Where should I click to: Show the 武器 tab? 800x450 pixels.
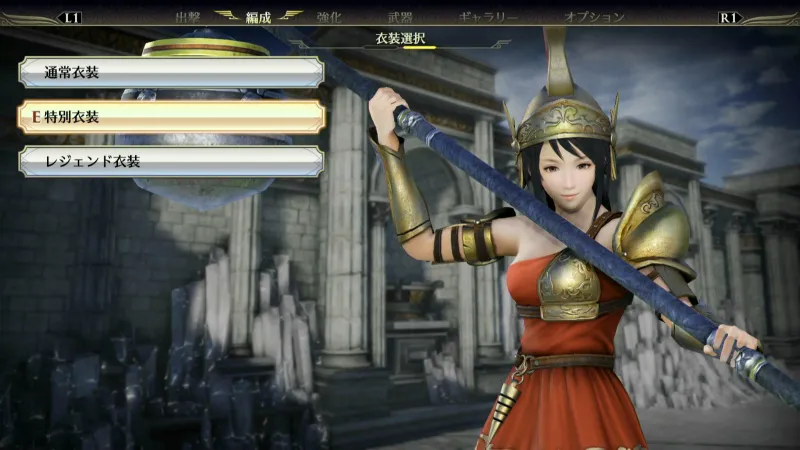tap(399, 17)
